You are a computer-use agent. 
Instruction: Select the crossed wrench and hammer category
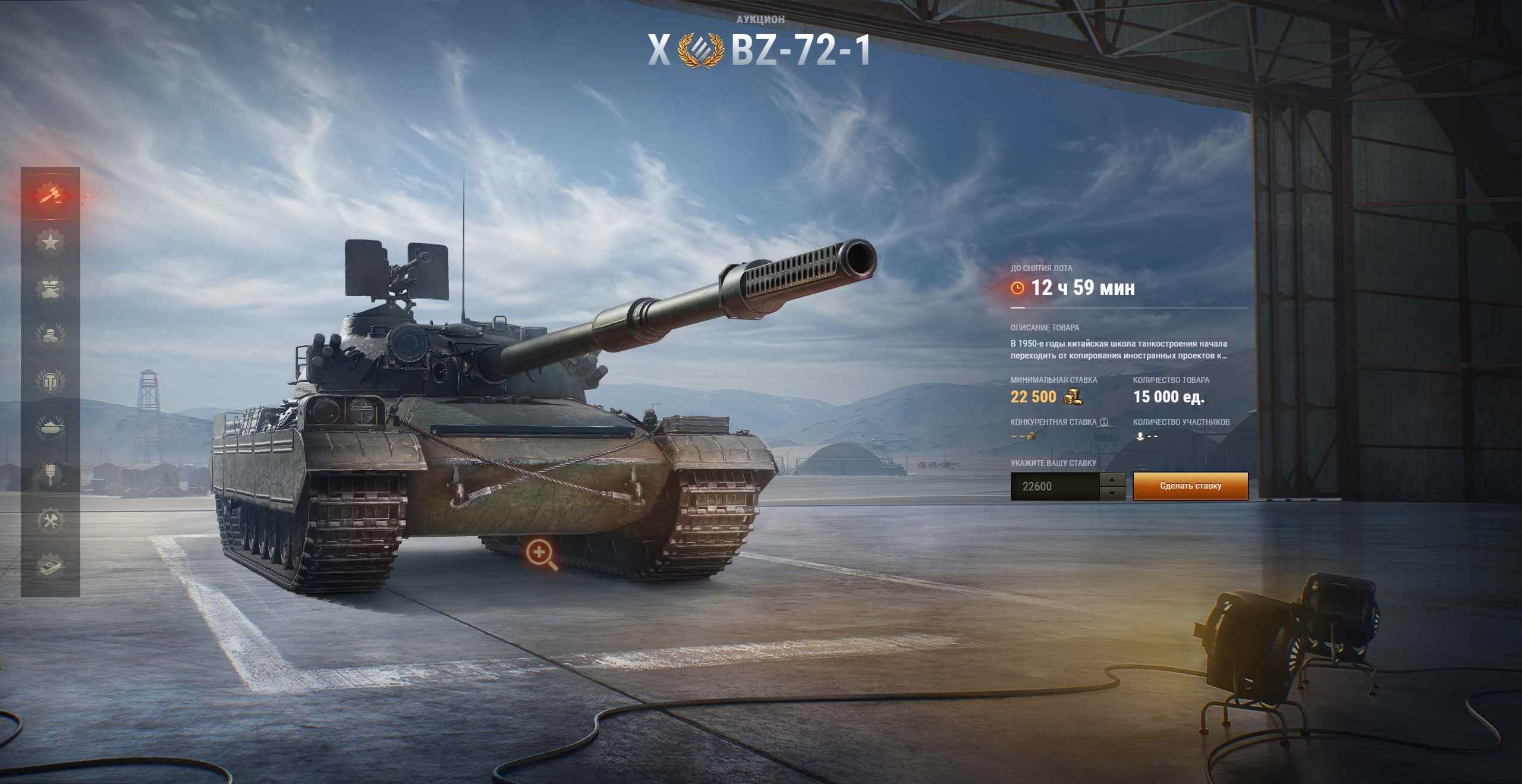(50, 521)
